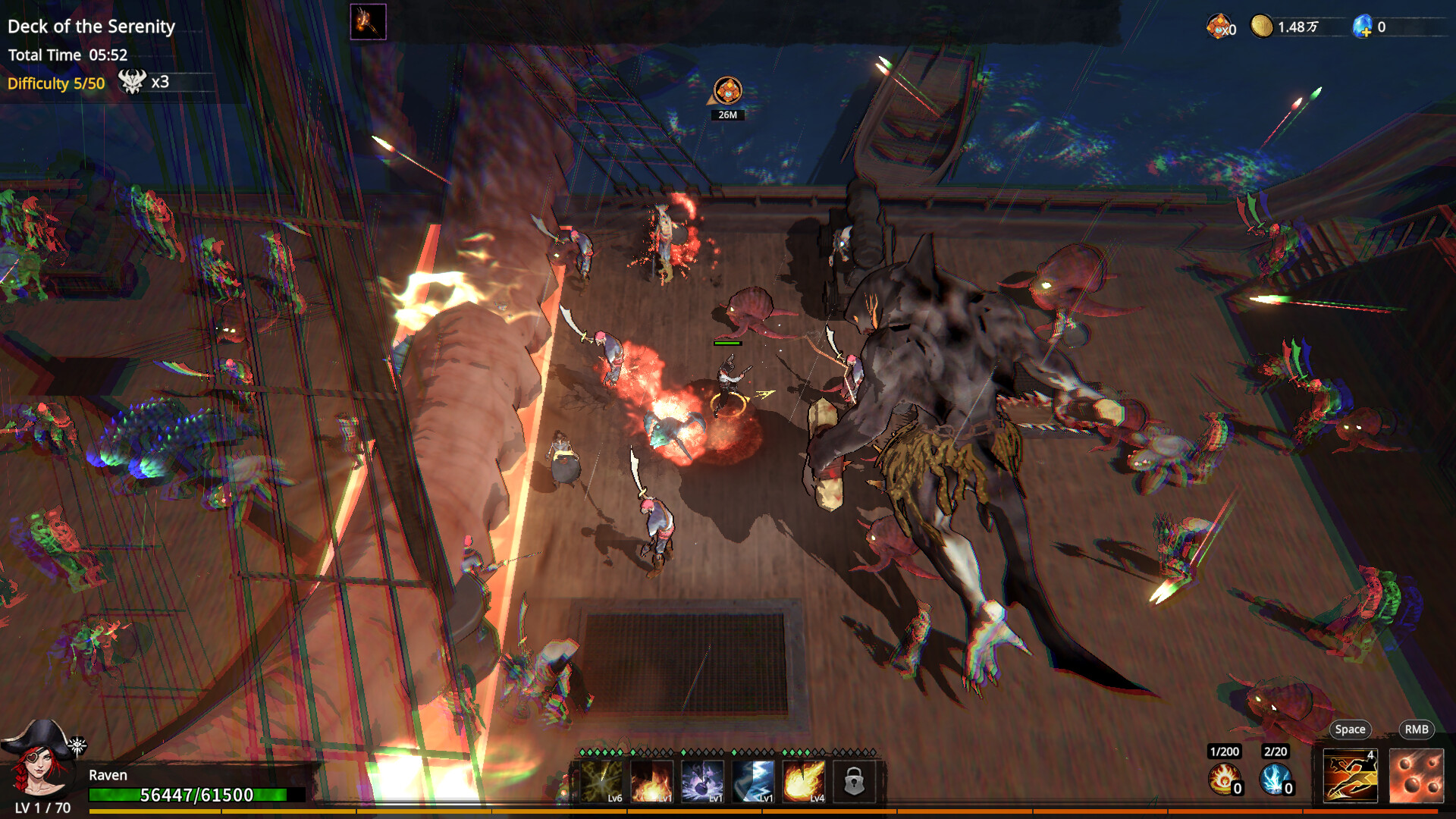Click the 26M objective compass marker
The width and height of the screenshot is (1456, 819).
tap(729, 90)
